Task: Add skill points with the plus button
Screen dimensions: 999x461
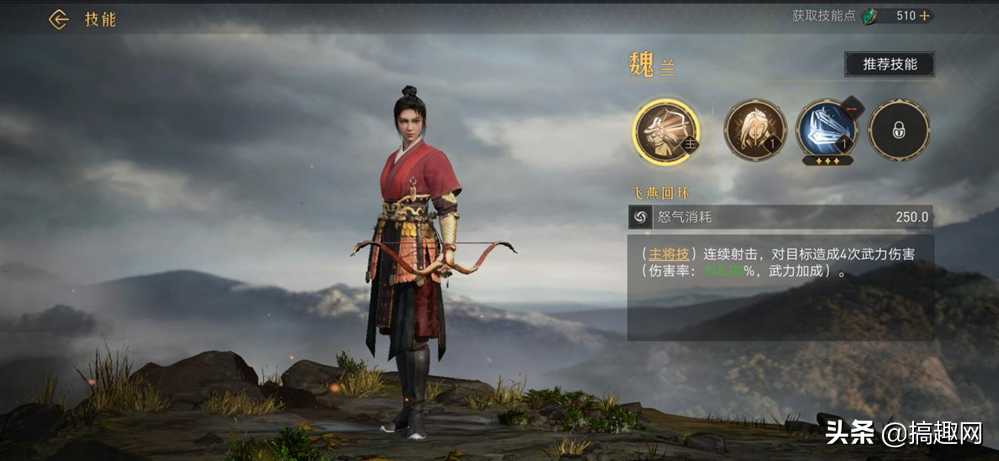Action: click(x=925, y=16)
